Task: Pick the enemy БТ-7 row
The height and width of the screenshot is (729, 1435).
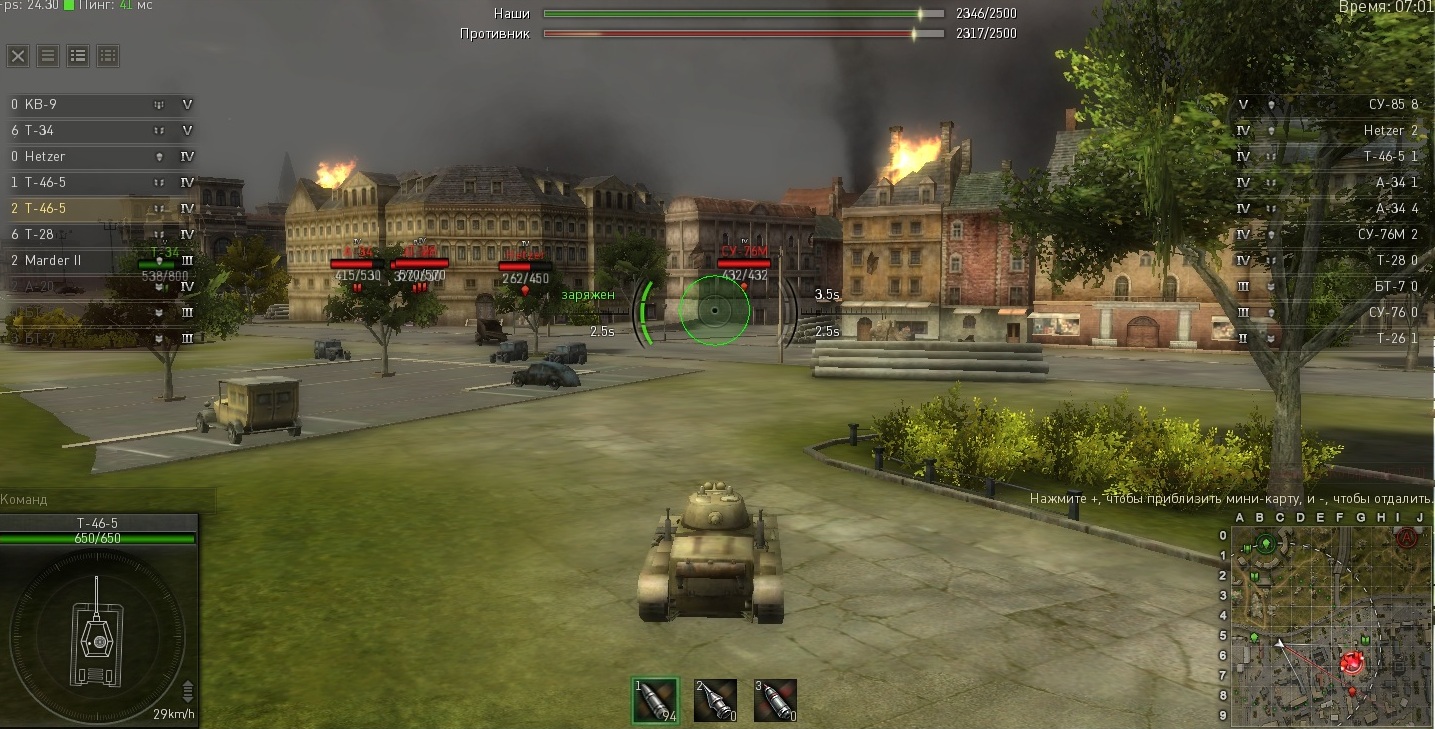Action: point(1330,287)
